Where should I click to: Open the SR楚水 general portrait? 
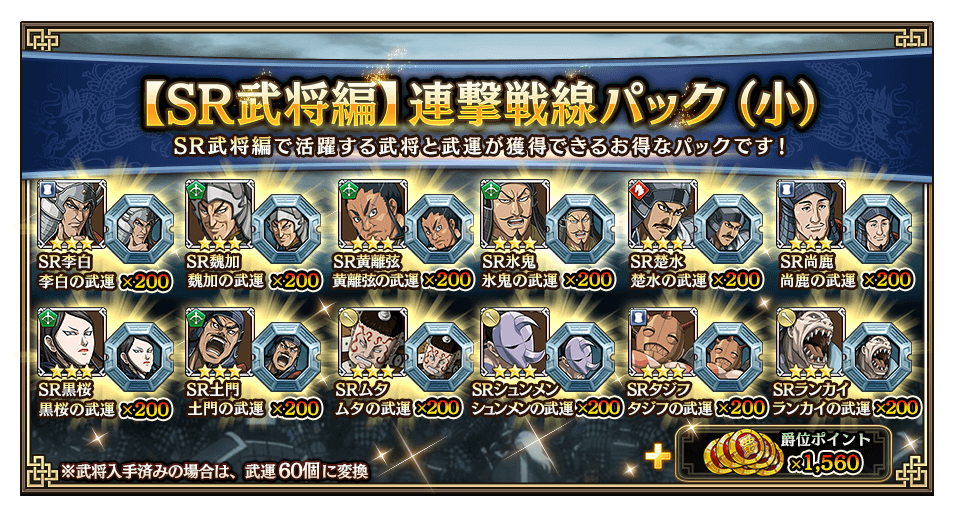tap(661, 213)
